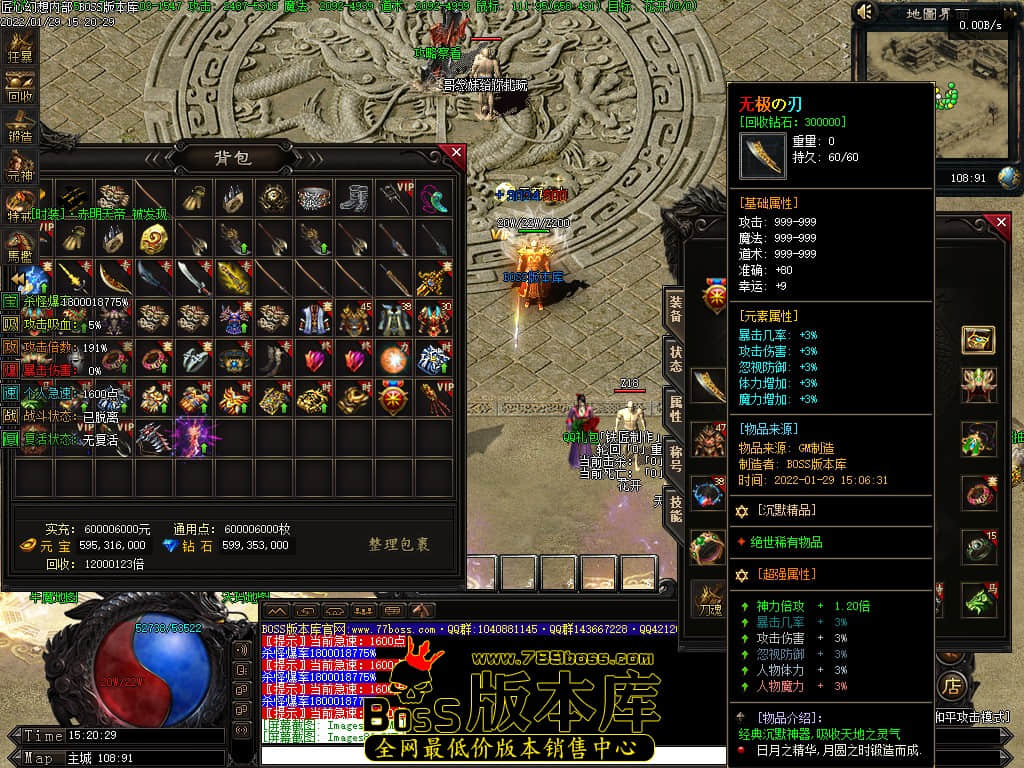Select the purple glowing item in backpack
This screenshot has width=1024, height=768.
[x=193, y=437]
